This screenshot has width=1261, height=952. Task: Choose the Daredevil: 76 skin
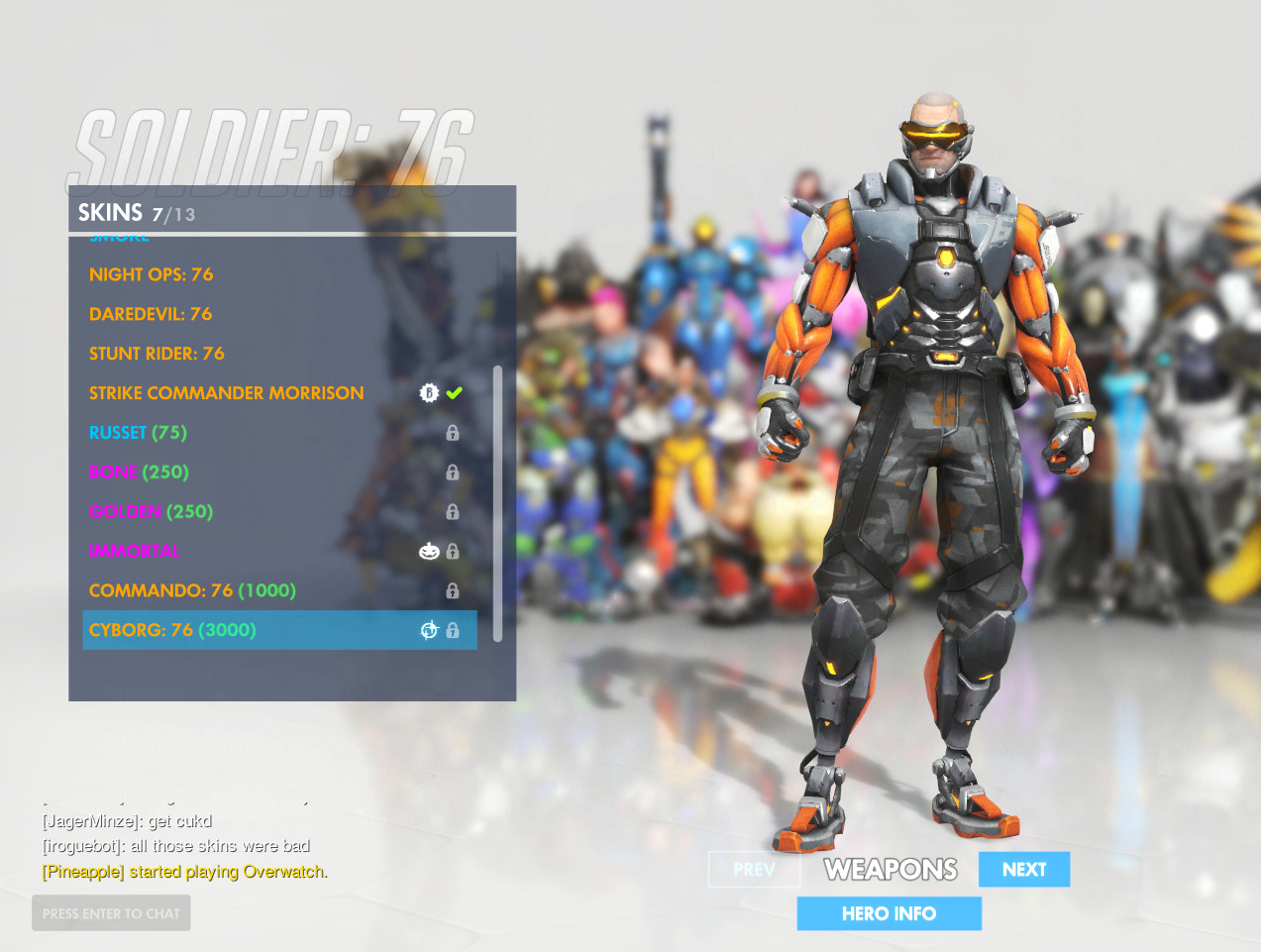[151, 314]
